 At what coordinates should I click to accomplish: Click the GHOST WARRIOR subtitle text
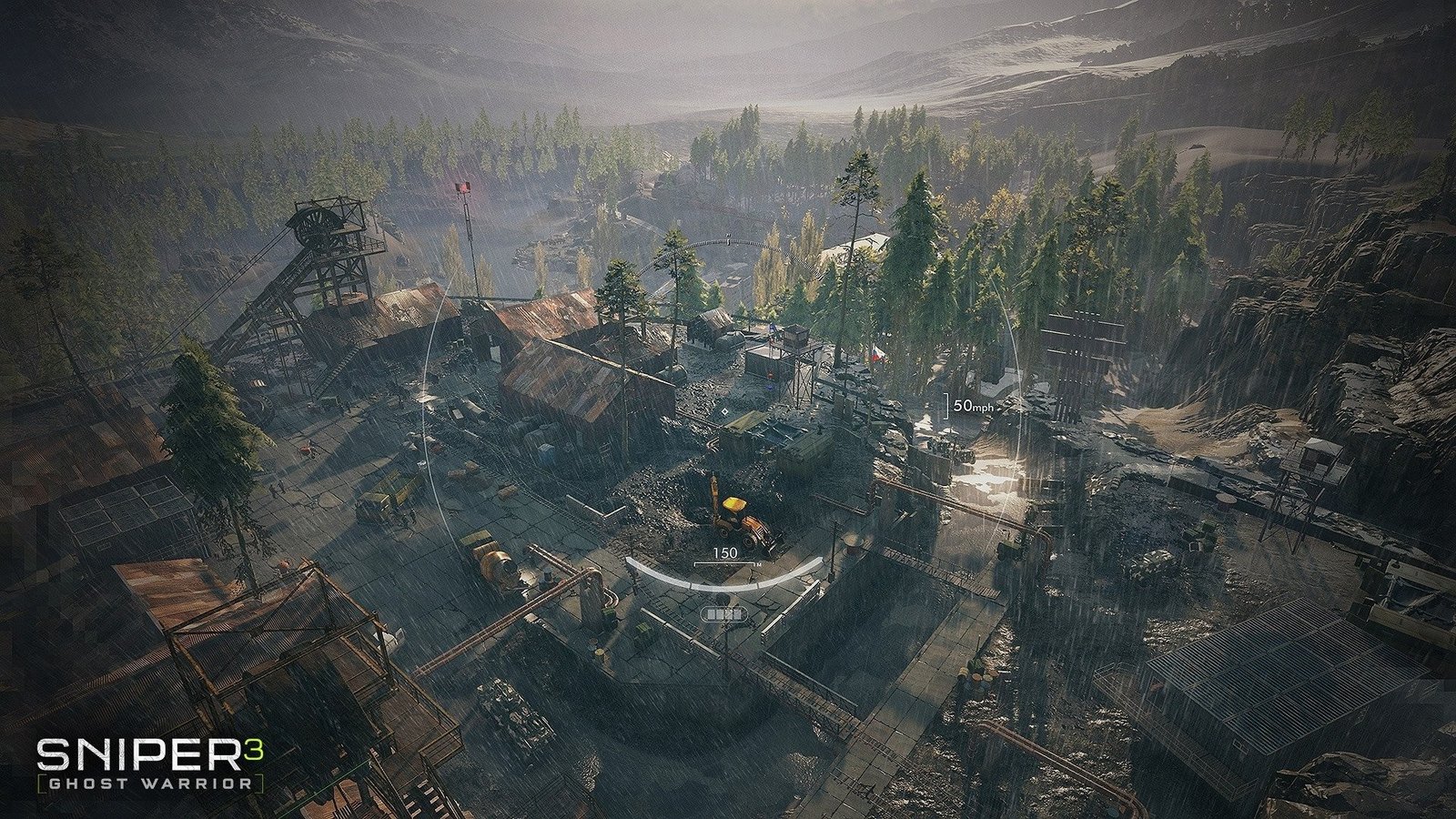150,781
